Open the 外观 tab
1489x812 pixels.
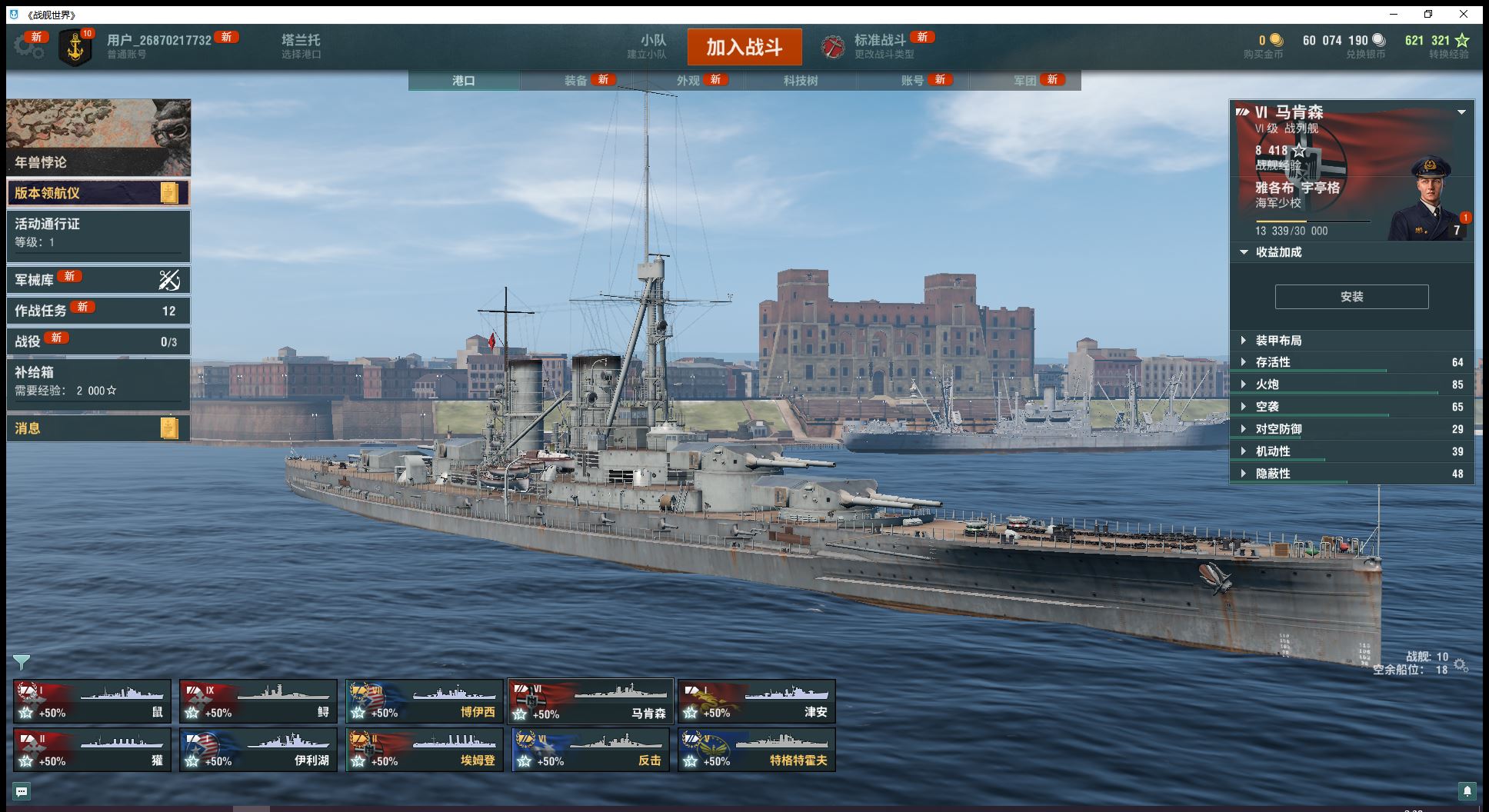(688, 81)
